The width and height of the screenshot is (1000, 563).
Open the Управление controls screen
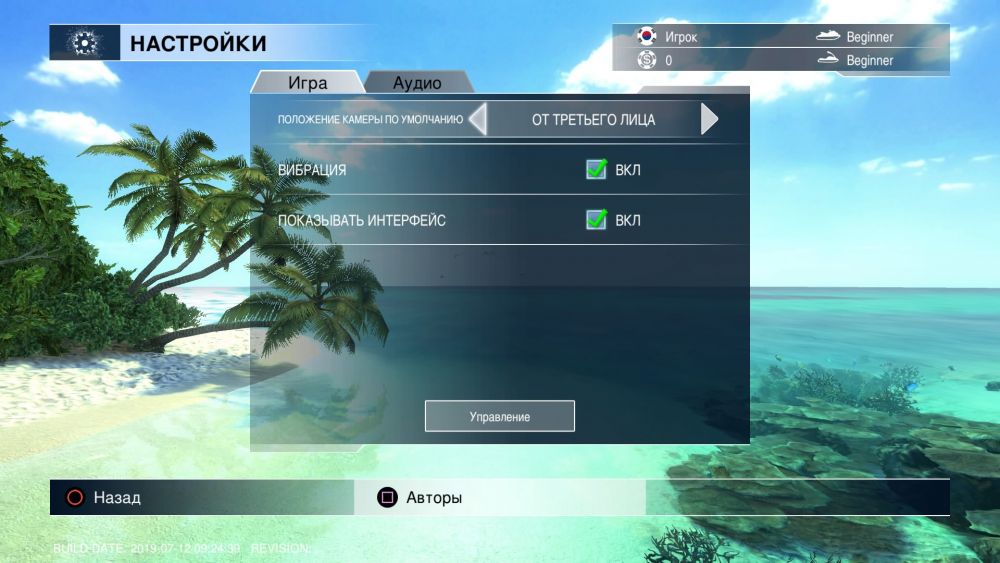pyautogui.click(x=500, y=416)
